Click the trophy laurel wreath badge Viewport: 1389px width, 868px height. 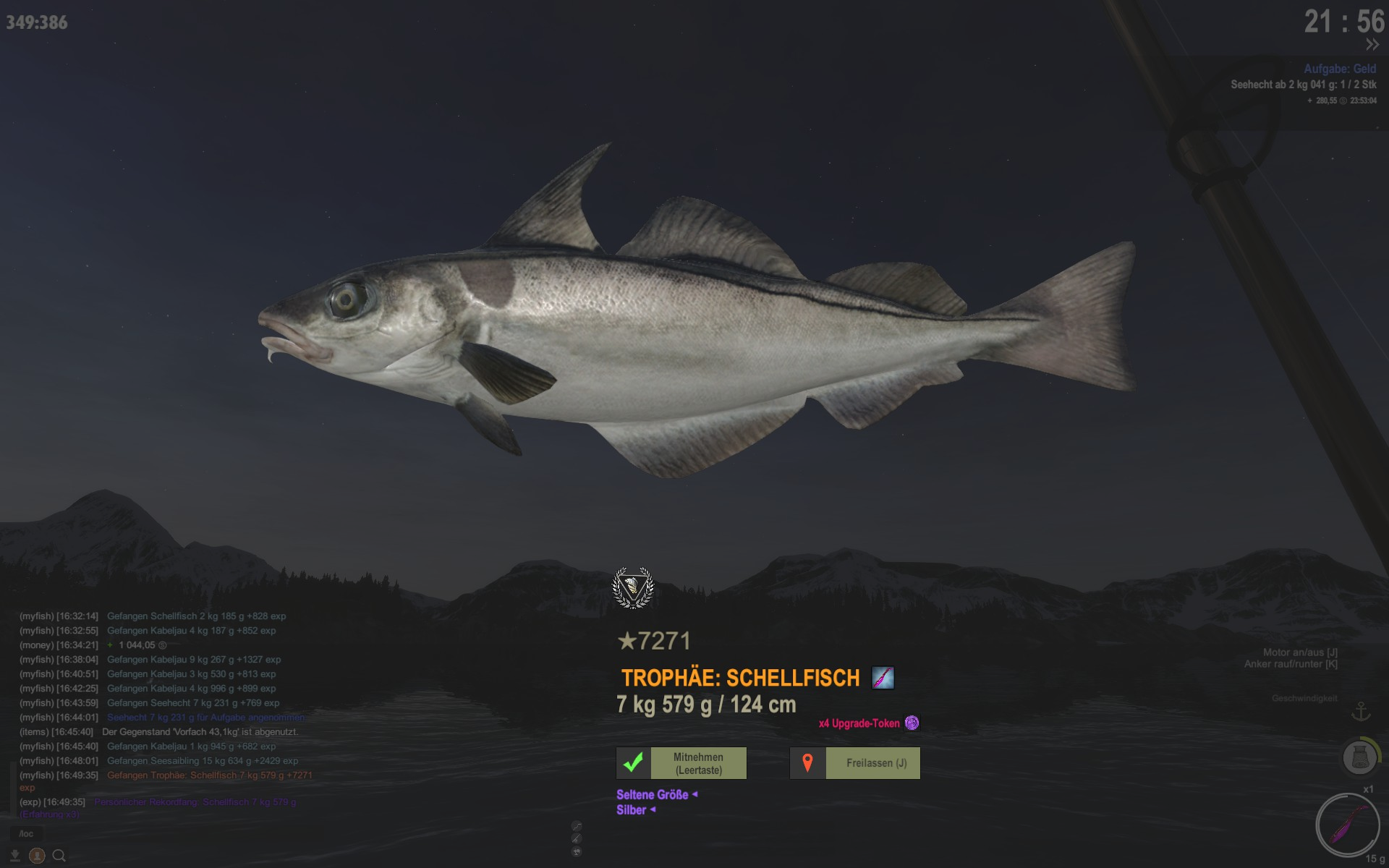point(633,587)
